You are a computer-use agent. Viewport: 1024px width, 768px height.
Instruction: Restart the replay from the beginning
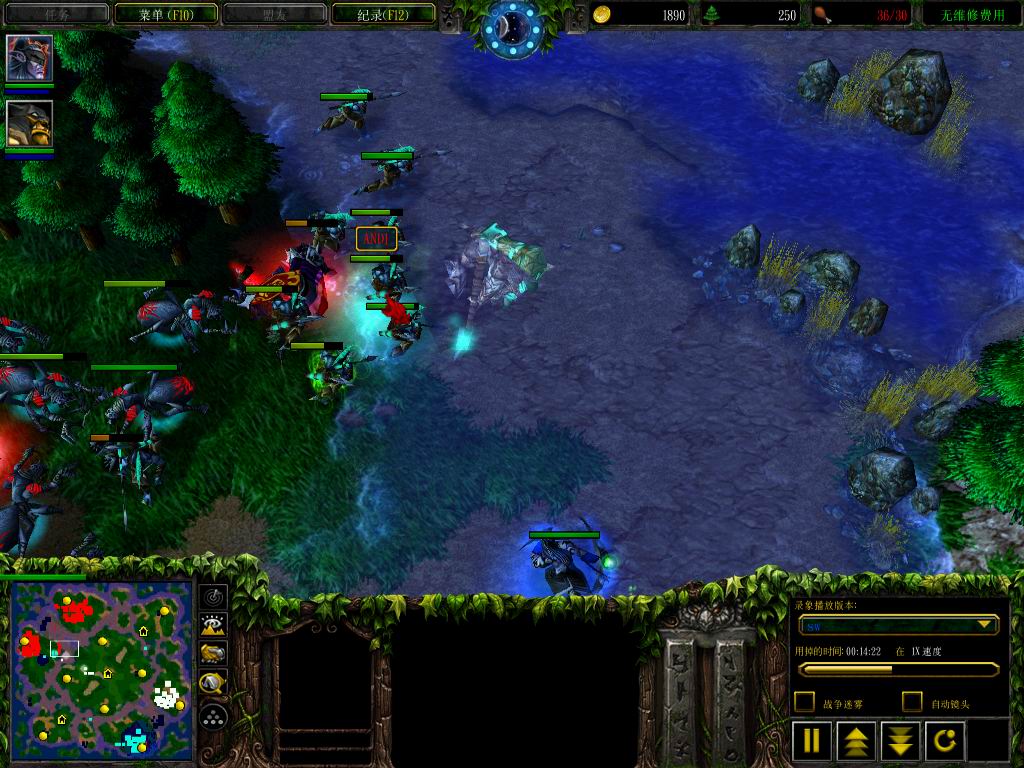945,741
